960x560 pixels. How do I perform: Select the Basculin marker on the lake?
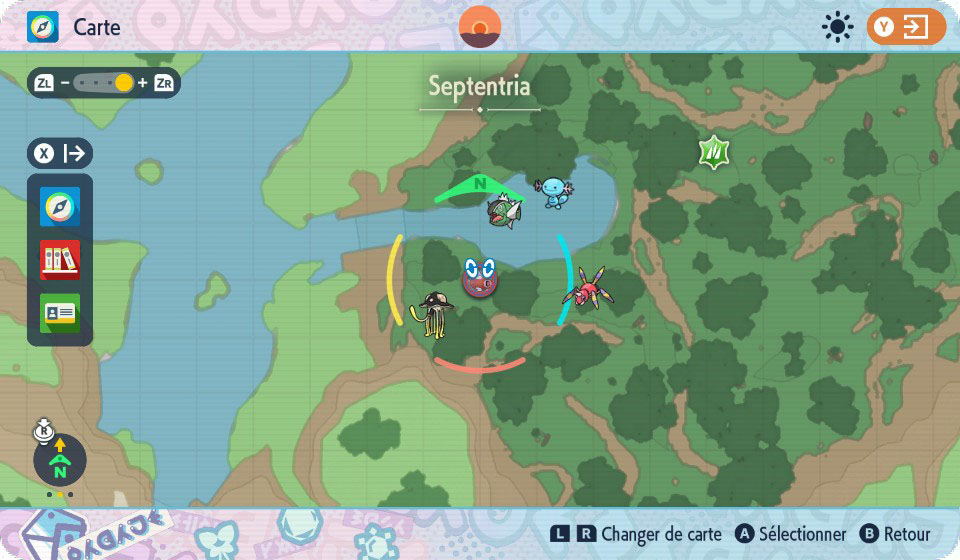501,211
